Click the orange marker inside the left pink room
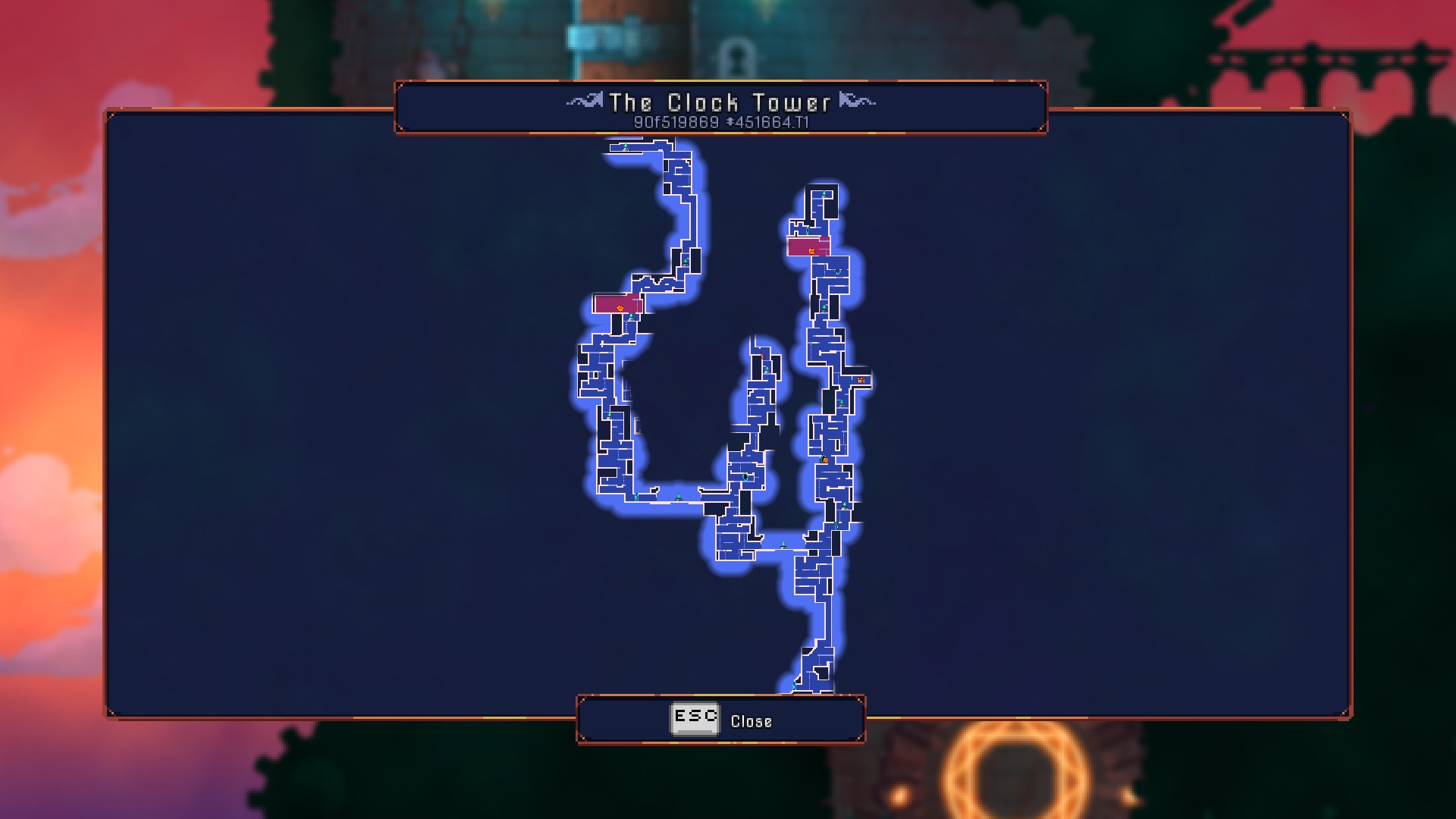 [x=620, y=308]
